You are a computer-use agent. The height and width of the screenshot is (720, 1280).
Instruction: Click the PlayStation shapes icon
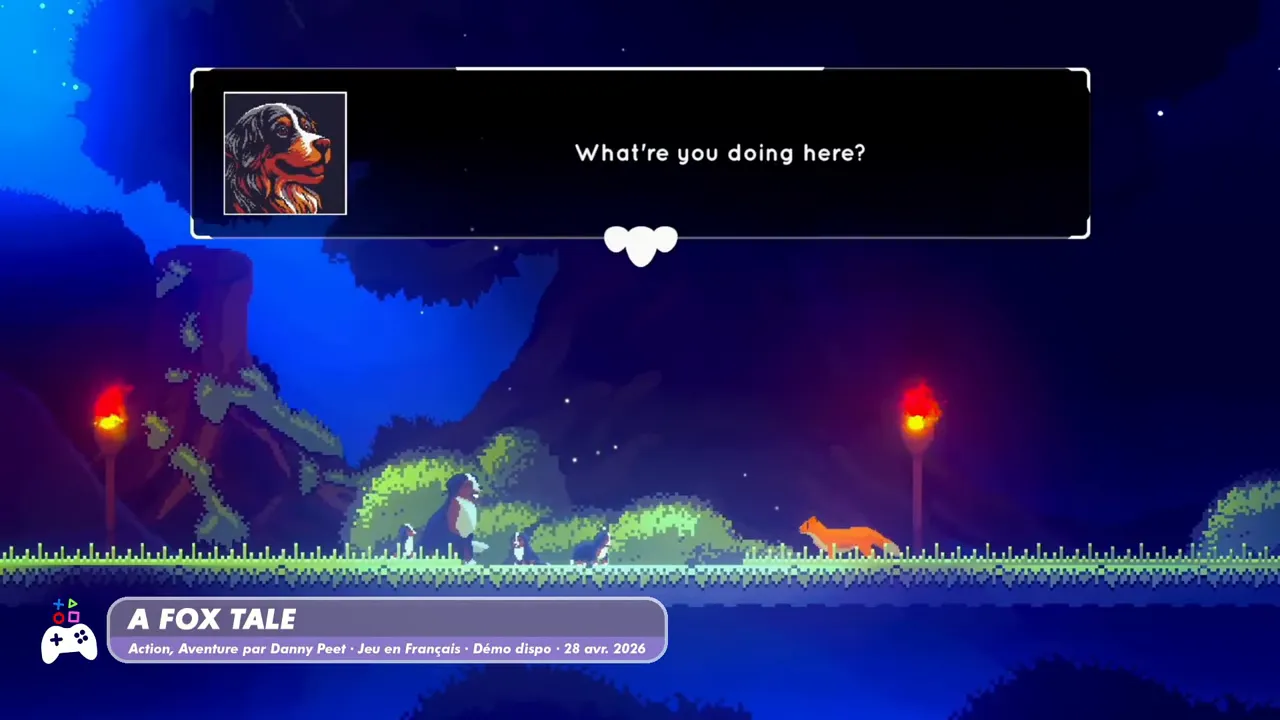[66, 608]
